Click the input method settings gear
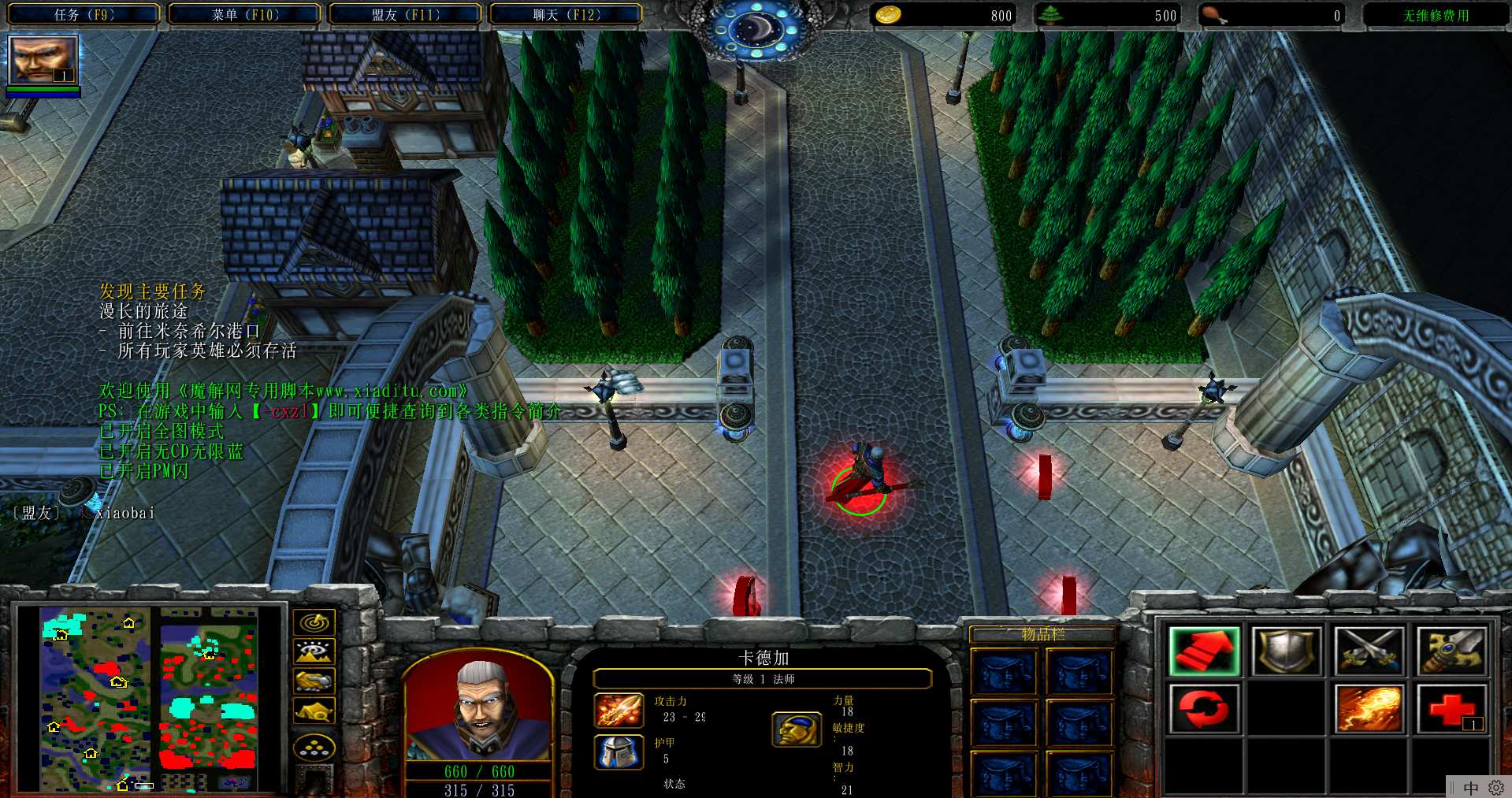Image resolution: width=1512 pixels, height=798 pixels. coord(1495,788)
